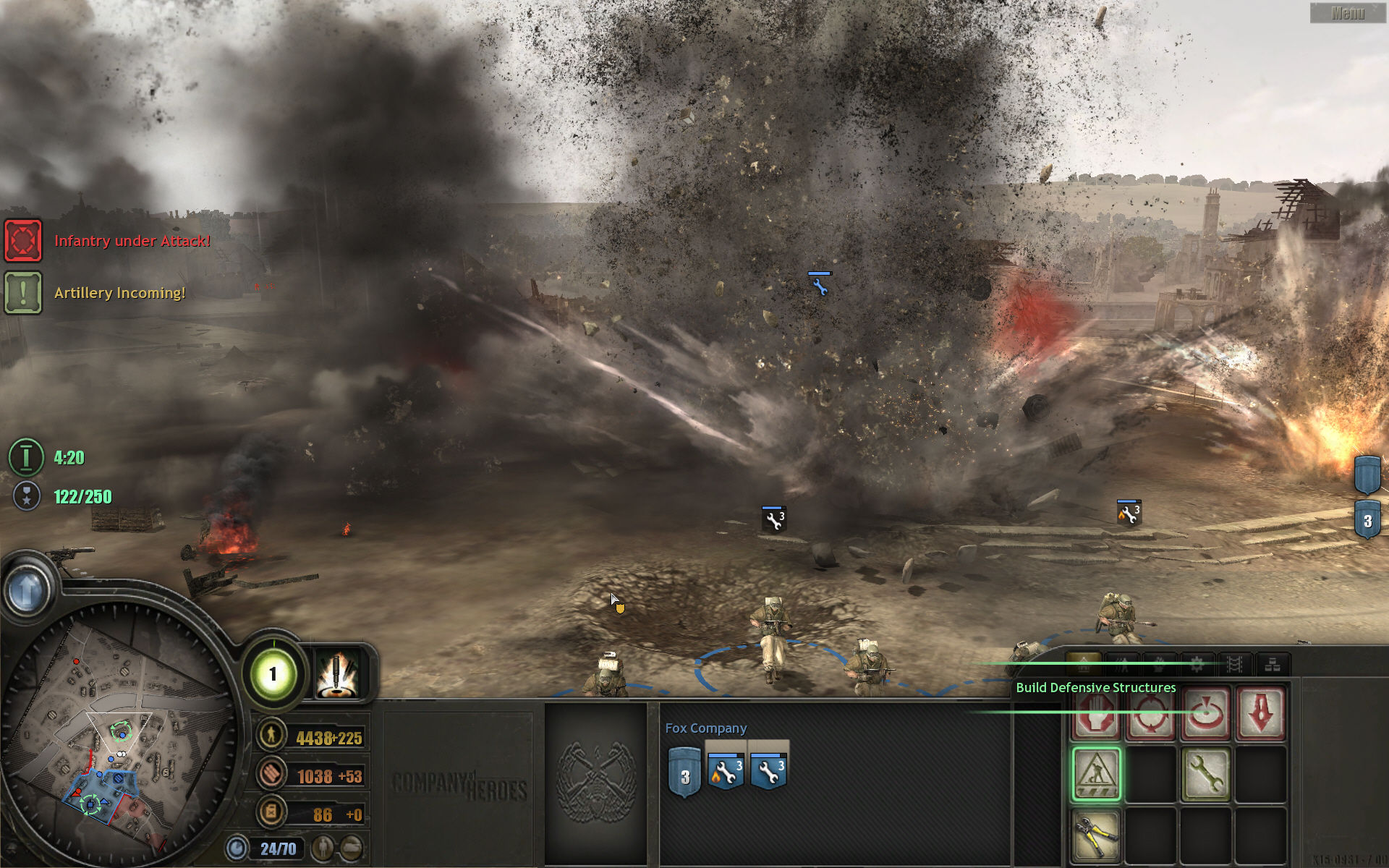Screen dimensions: 1389x868
Task: Click the 'Artillery Incoming!' warning icon
Action: pos(23,292)
